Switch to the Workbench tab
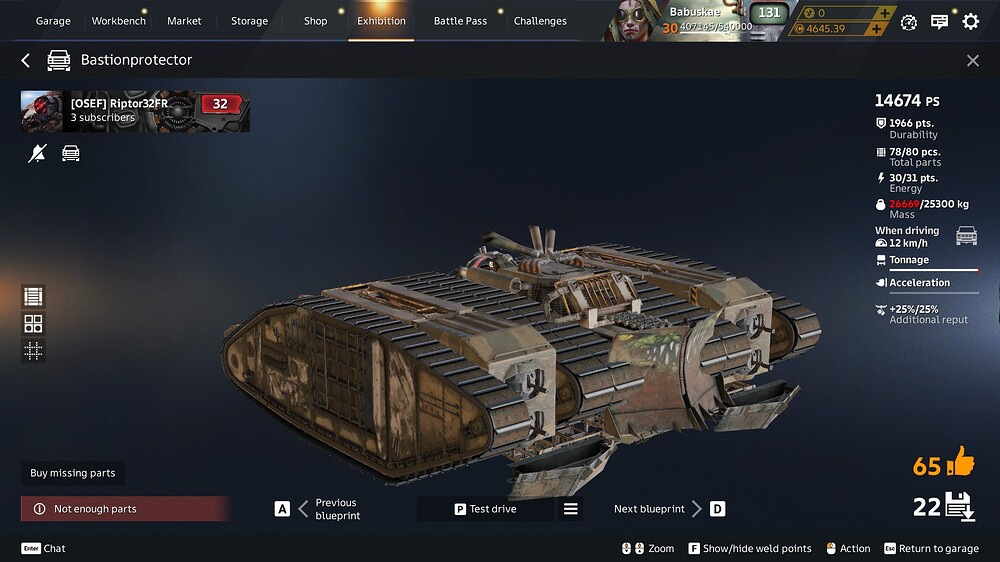 coord(118,21)
